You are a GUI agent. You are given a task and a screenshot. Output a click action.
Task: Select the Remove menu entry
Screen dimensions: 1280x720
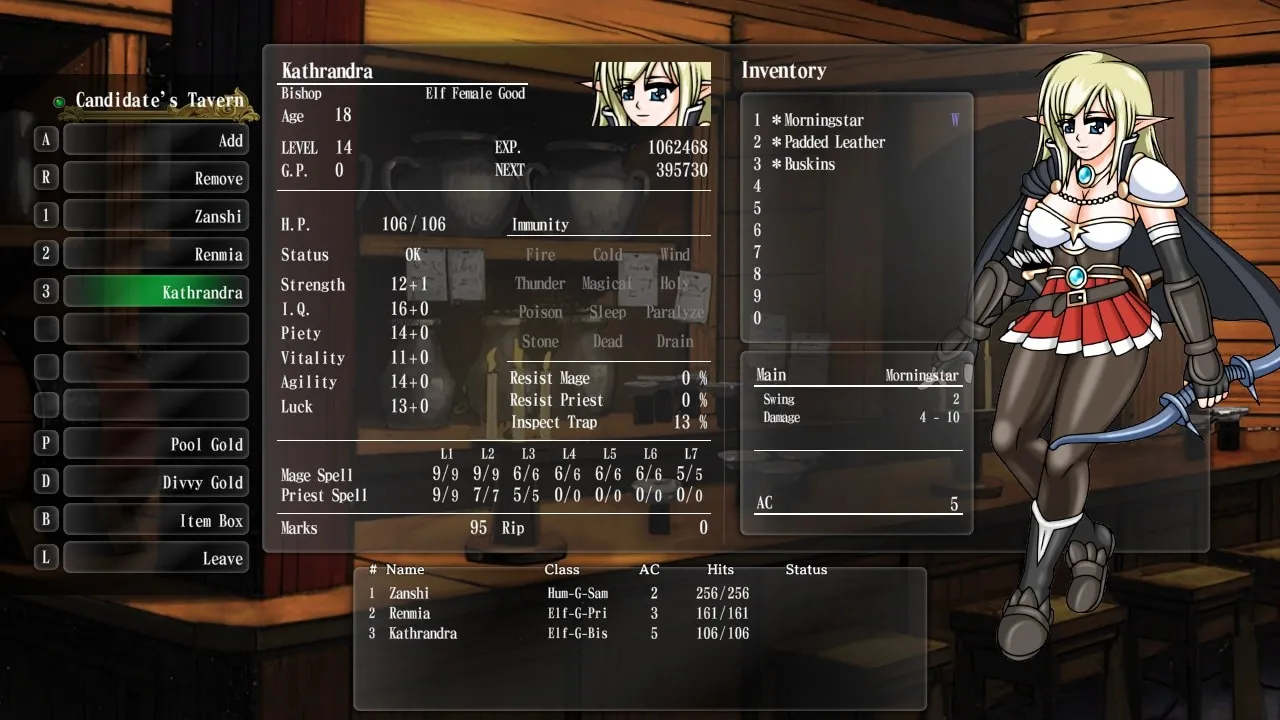coord(156,178)
